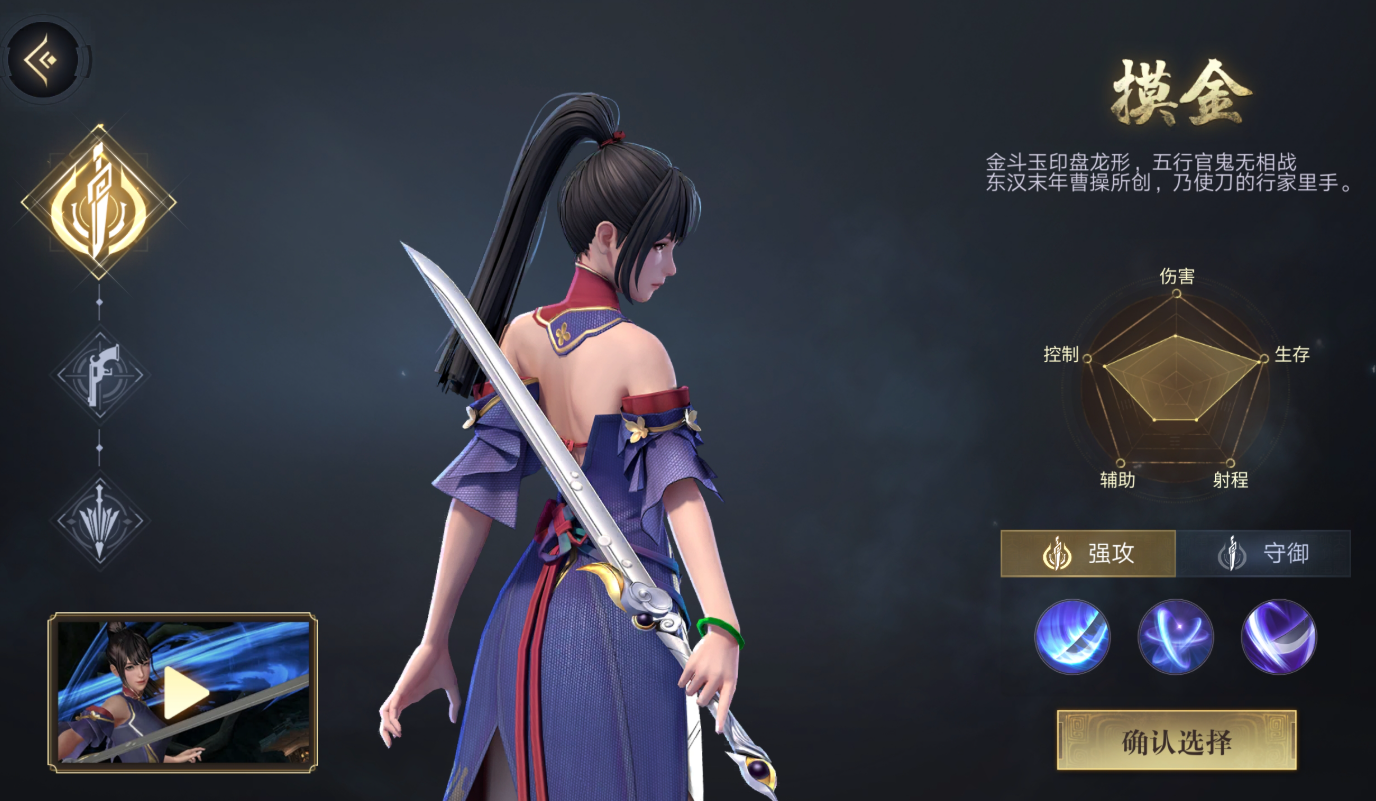Play the class preview video thumbnail
Viewport: 1376px width, 801px height.
pos(183,692)
